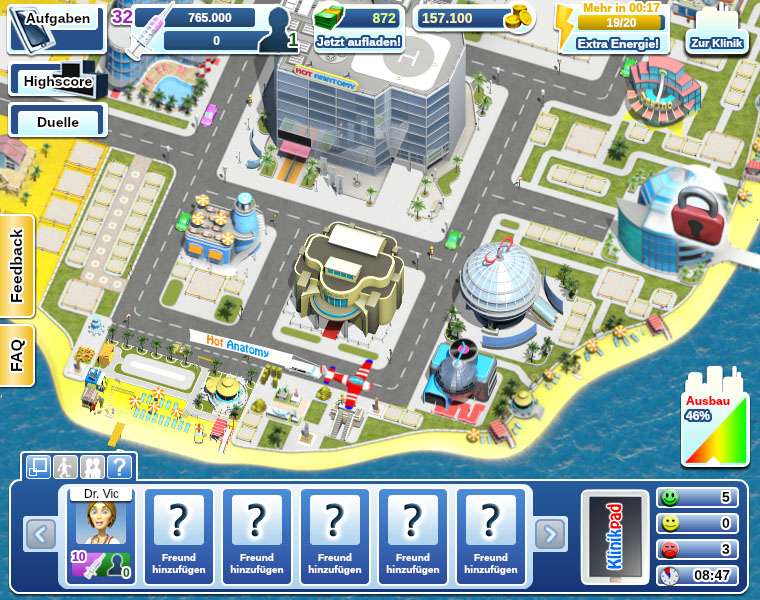Switch to the two-people friends tab

pyautogui.click(x=92, y=466)
